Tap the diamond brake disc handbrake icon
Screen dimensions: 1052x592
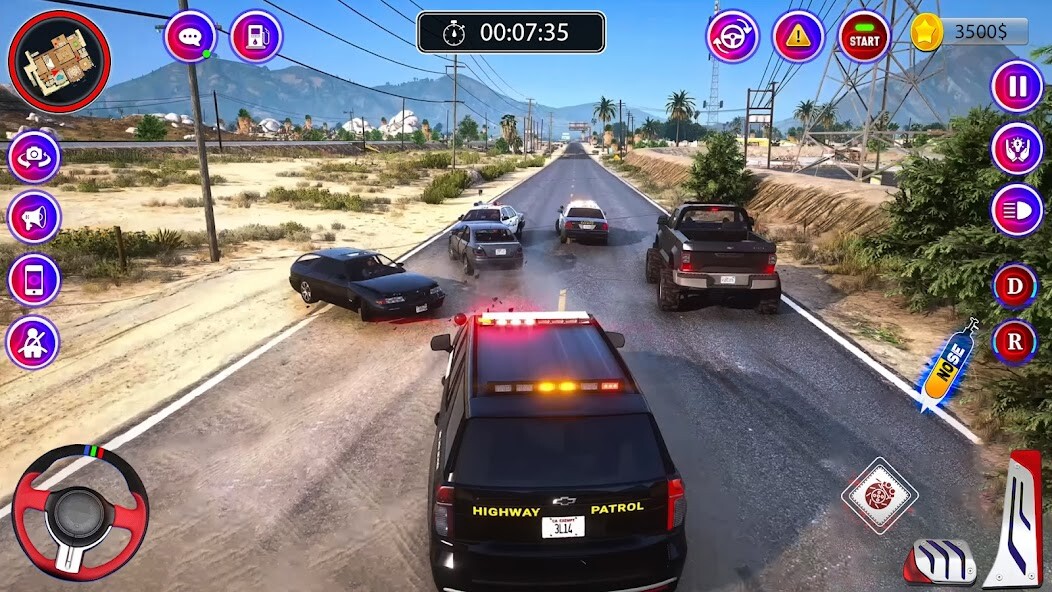click(879, 495)
